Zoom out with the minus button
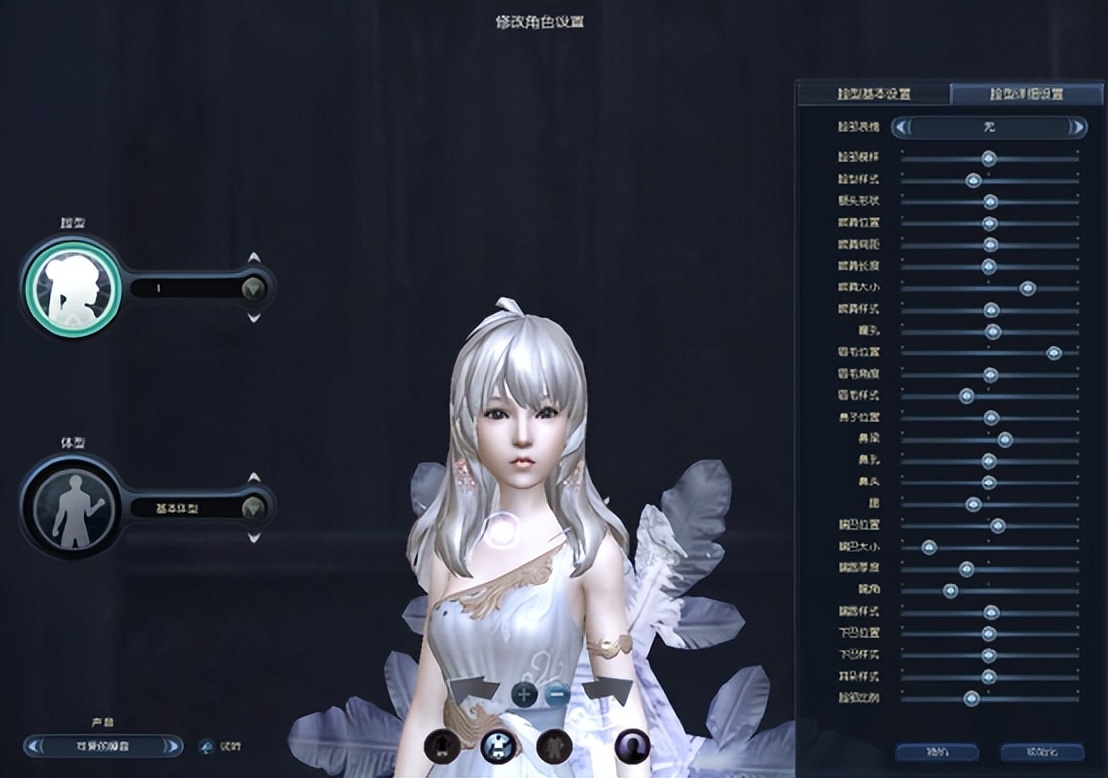This screenshot has height=778, width=1108. click(x=557, y=693)
